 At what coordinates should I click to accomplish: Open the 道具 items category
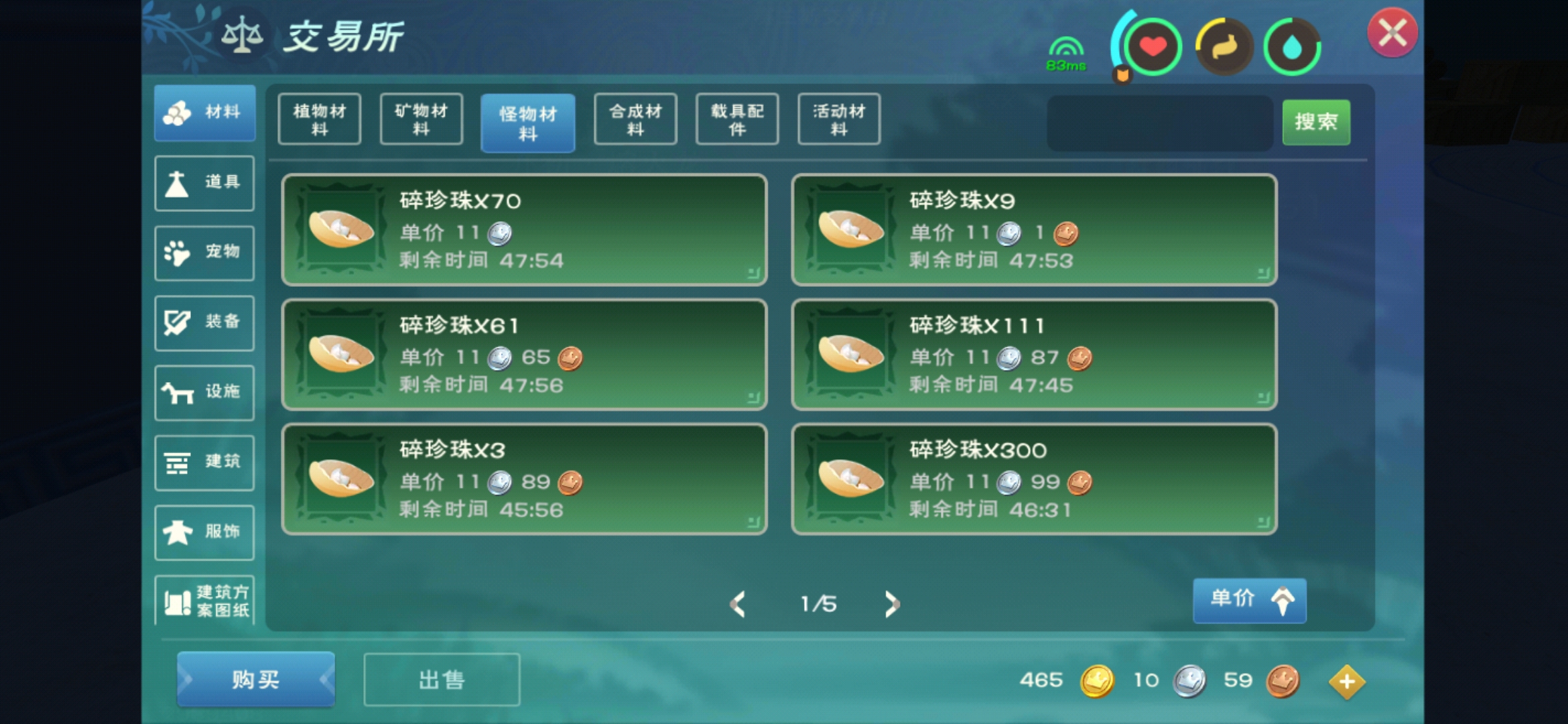pos(204,183)
